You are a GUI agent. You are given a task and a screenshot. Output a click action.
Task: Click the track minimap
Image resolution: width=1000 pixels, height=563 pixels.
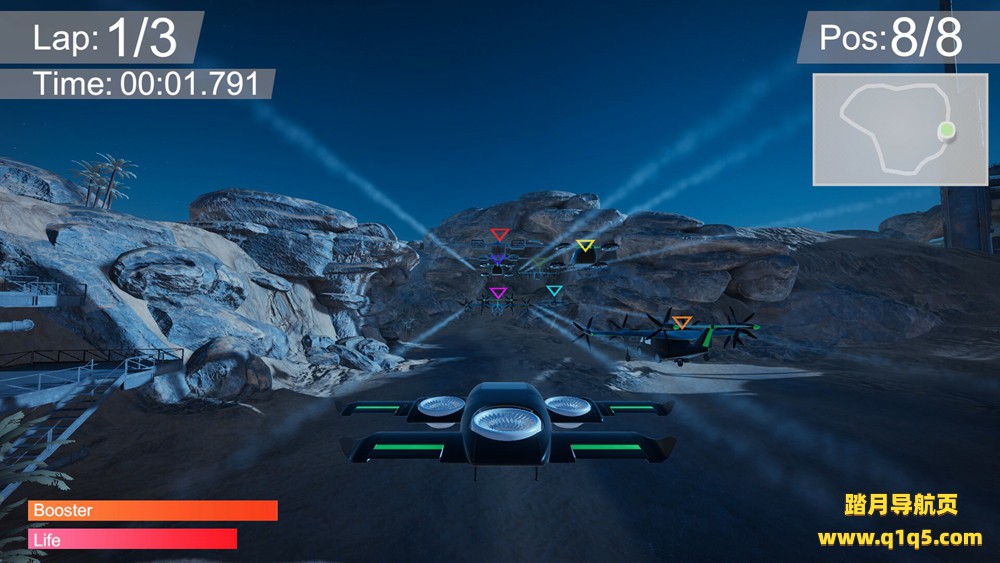click(899, 129)
